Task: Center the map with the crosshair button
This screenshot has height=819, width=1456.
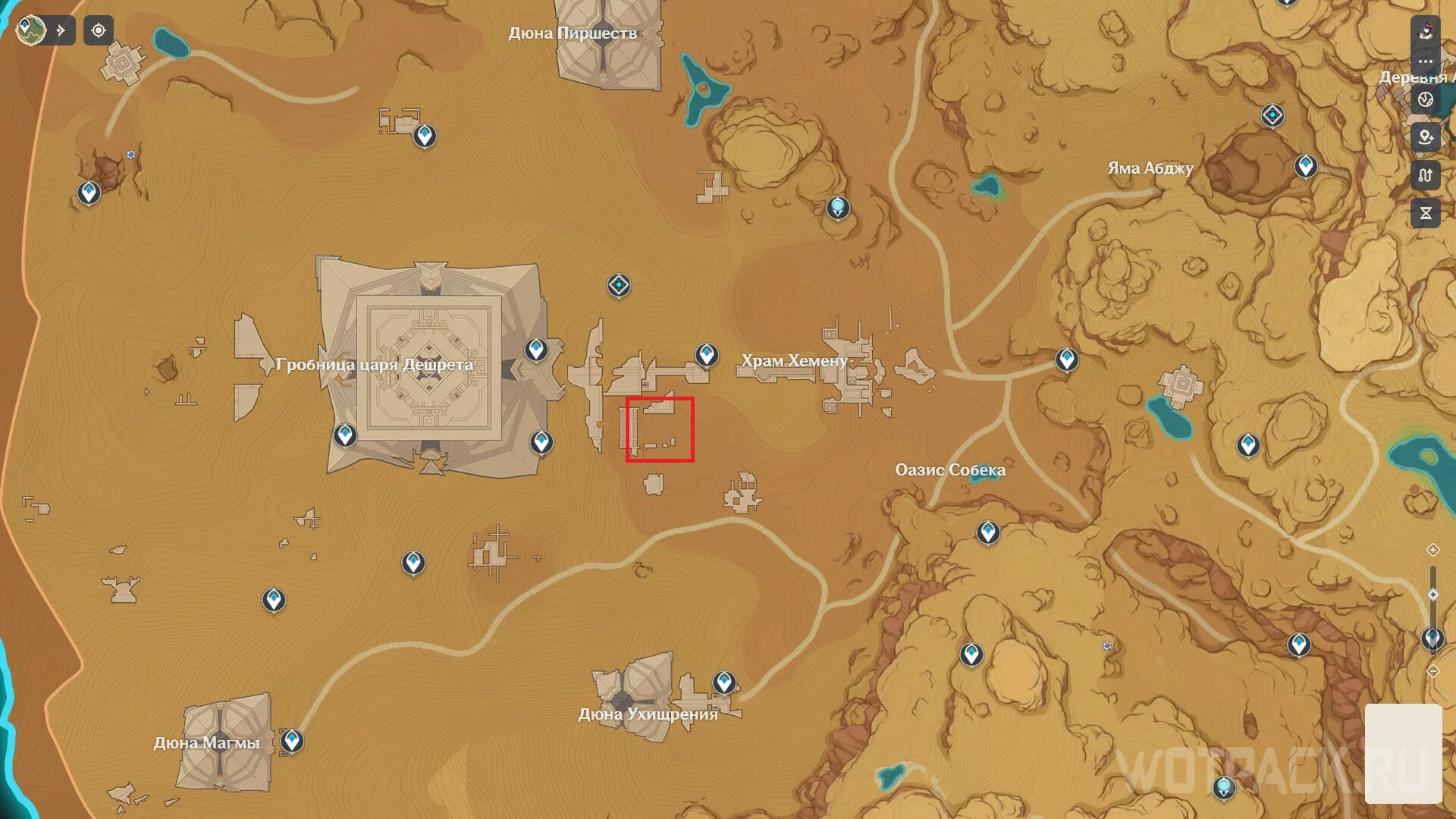Action: pos(99,30)
